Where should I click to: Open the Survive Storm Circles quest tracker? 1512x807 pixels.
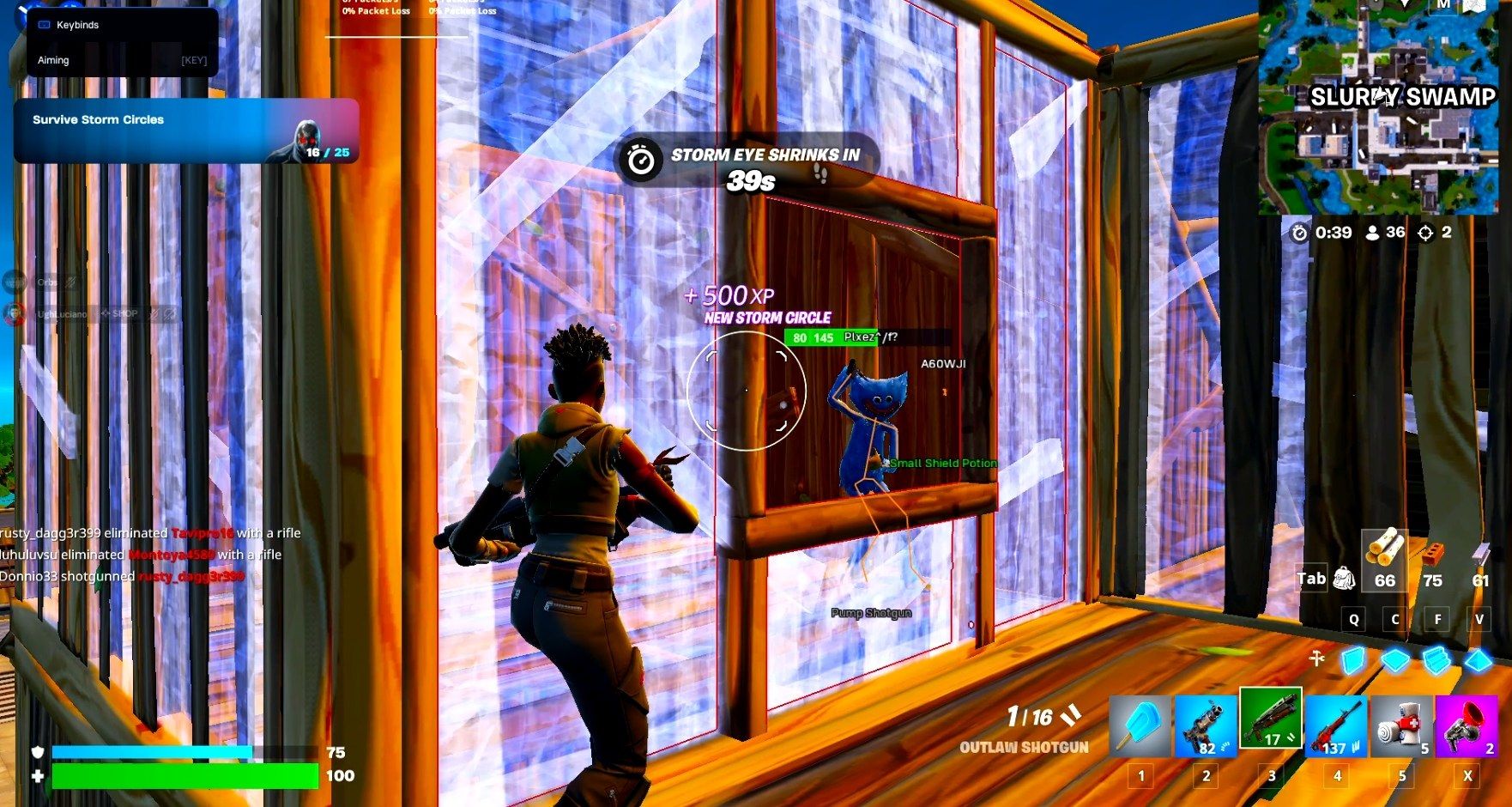pyautogui.click(x=185, y=131)
